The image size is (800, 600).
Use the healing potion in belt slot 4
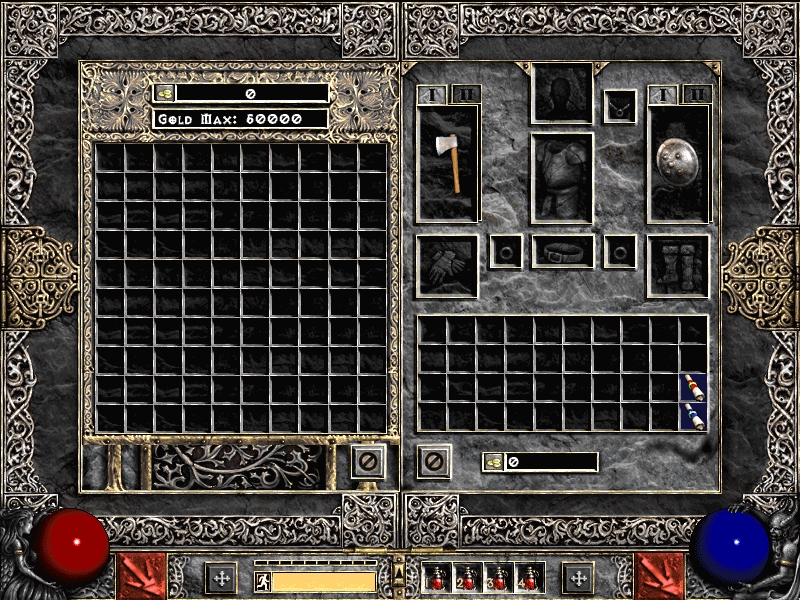pos(528,578)
